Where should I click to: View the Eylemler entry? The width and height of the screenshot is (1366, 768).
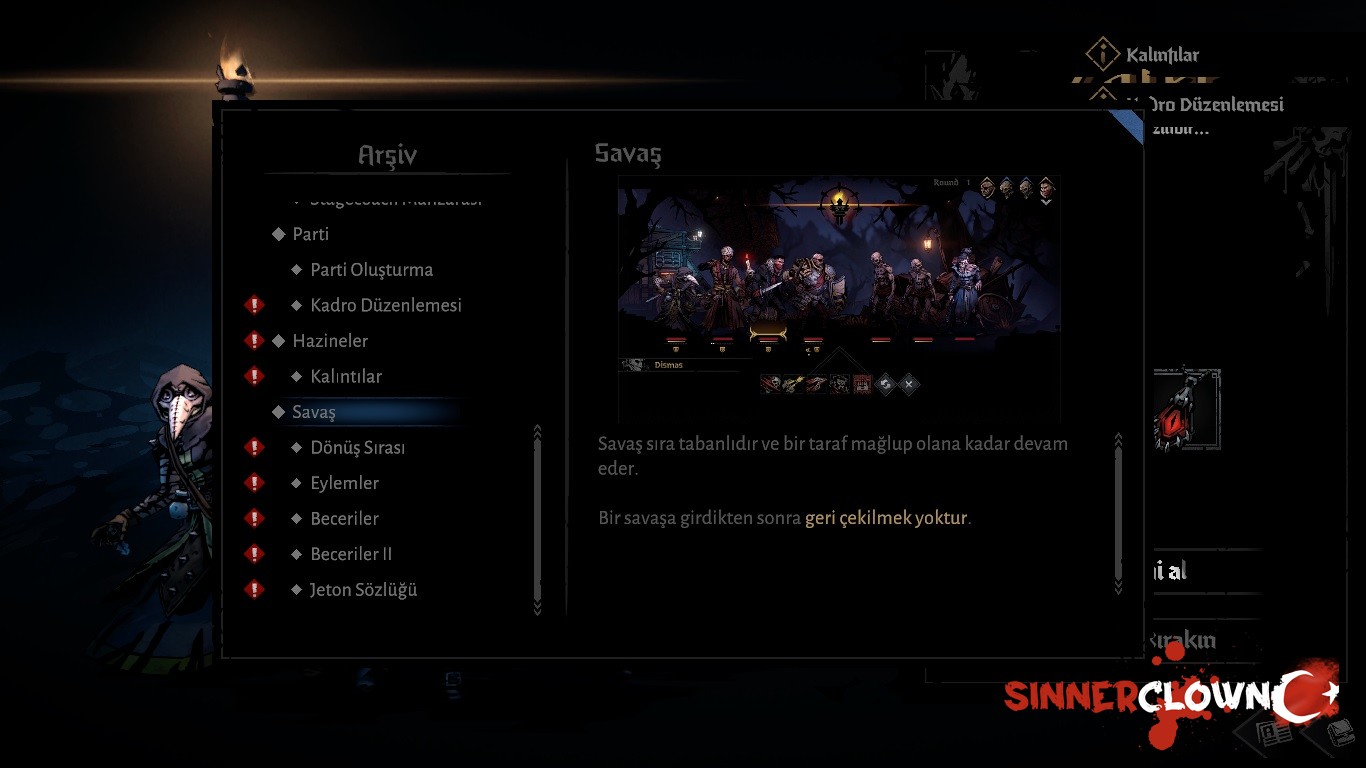point(344,483)
